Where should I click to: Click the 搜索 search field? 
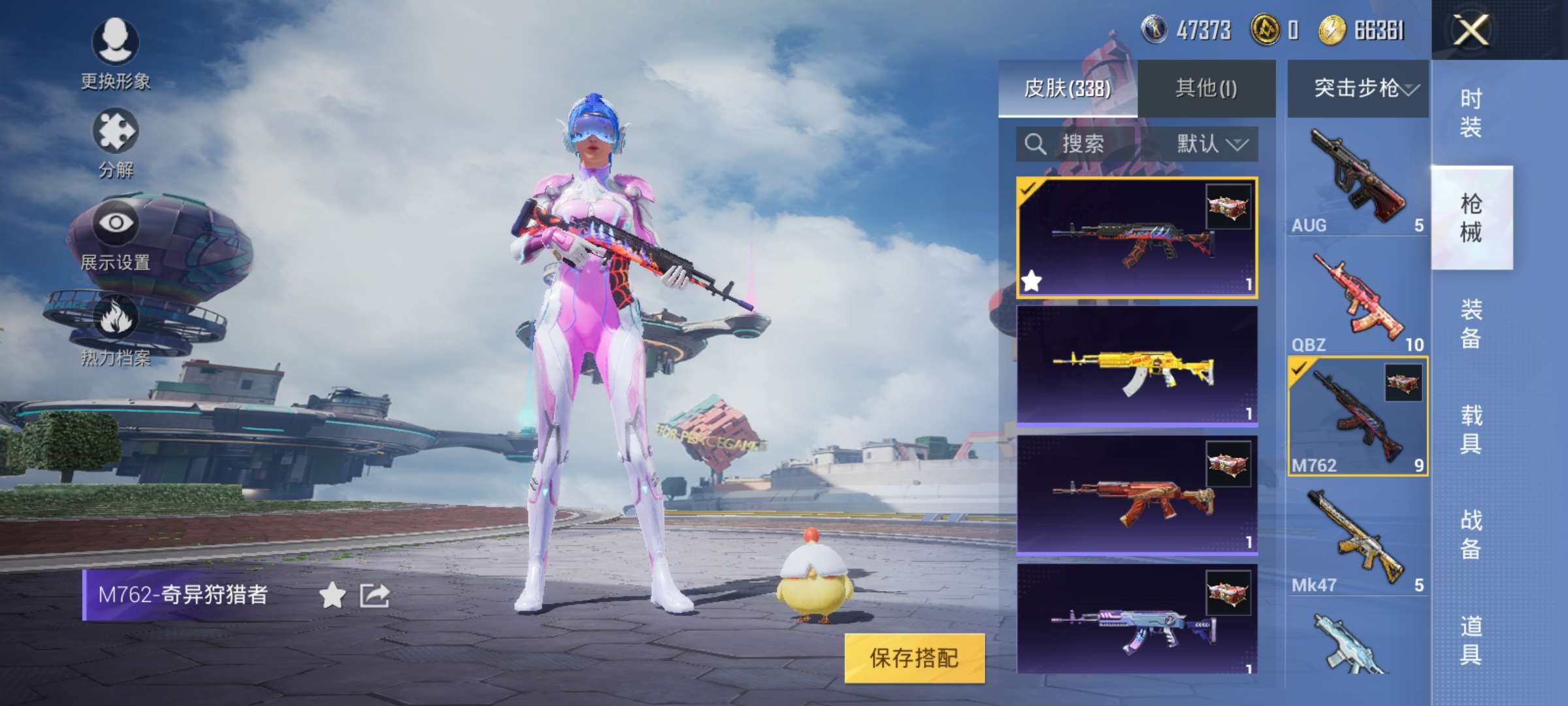[x=1083, y=144]
